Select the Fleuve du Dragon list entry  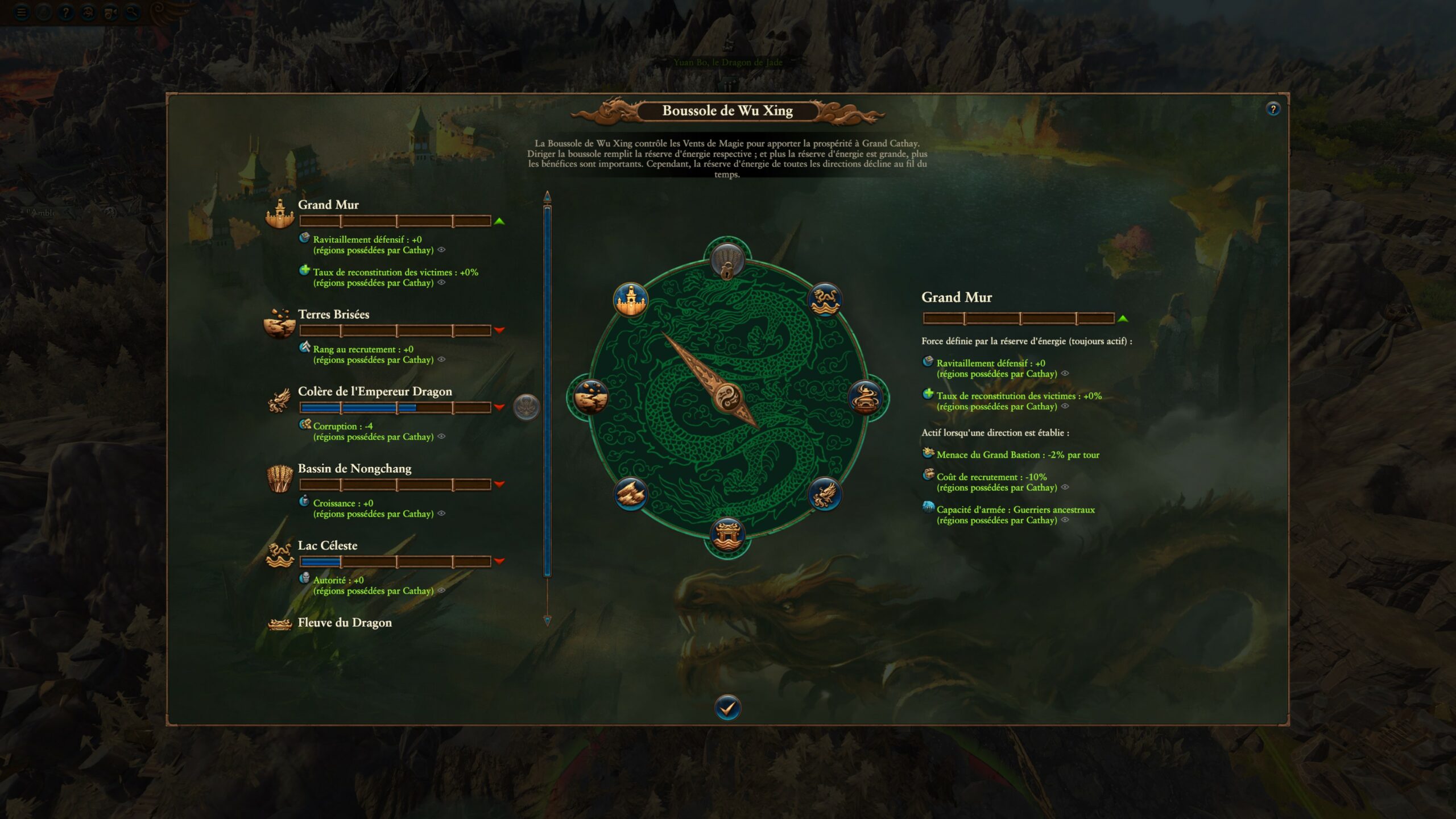[x=345, y=623]
